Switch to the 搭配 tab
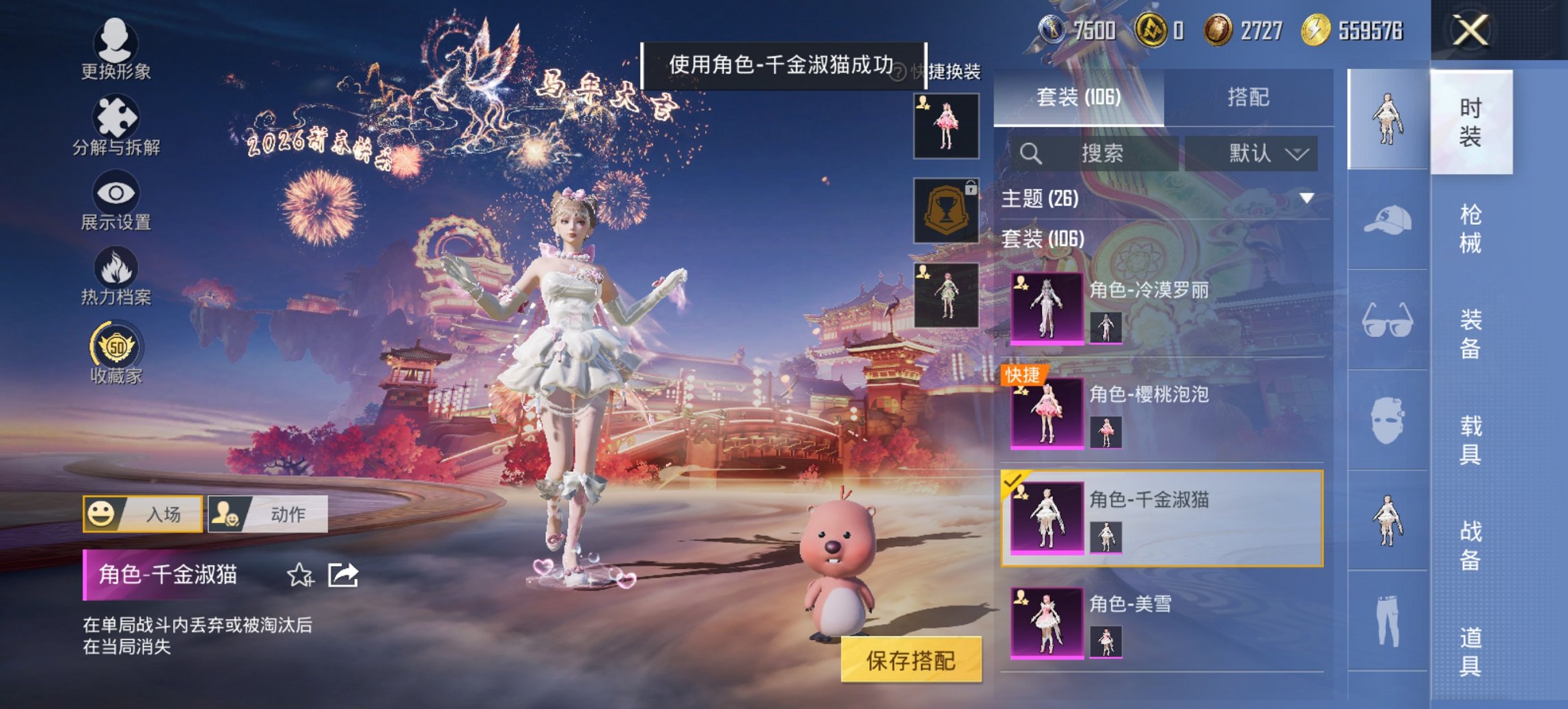 pos(1254,96)
